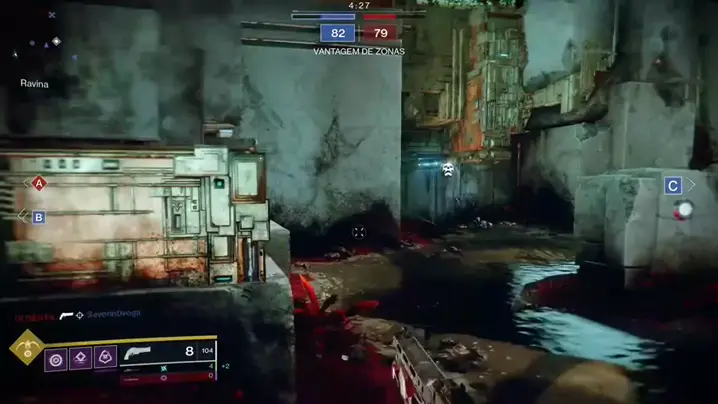
Task: Open the radar in the corner
Action: 40,40
